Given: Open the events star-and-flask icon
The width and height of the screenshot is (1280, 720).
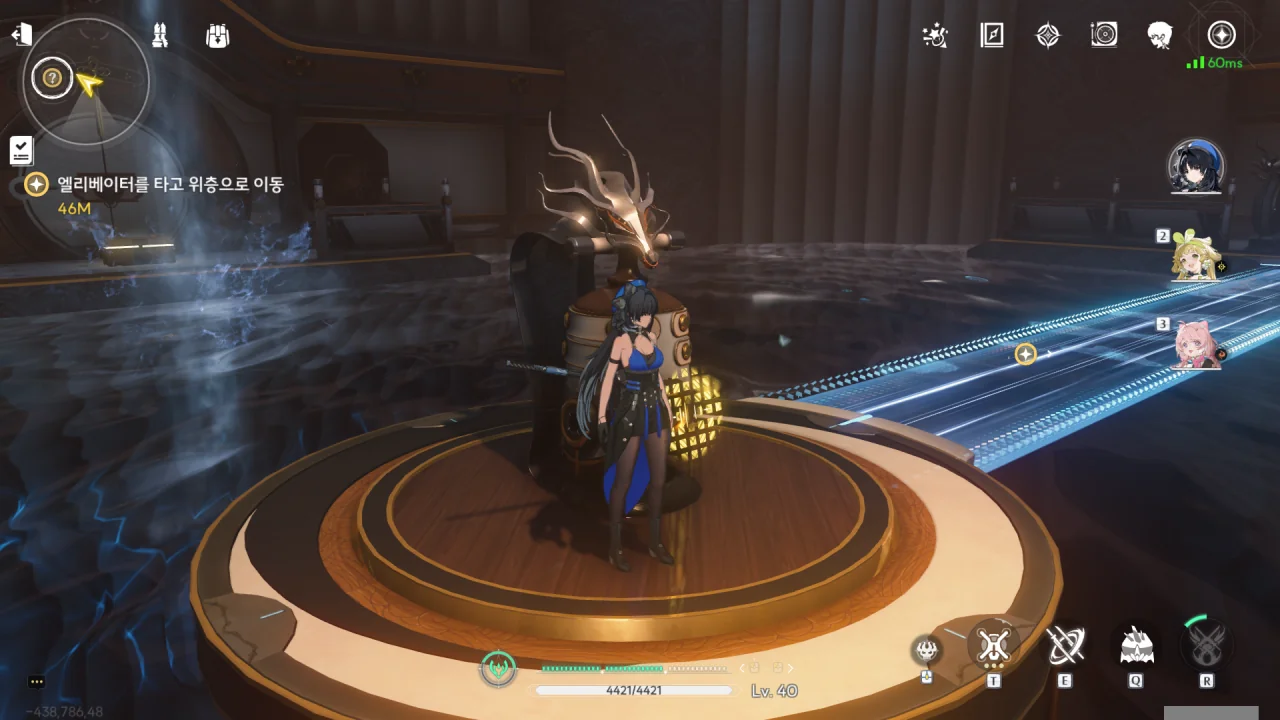Looking at the screenshot, I should (935, 36).
